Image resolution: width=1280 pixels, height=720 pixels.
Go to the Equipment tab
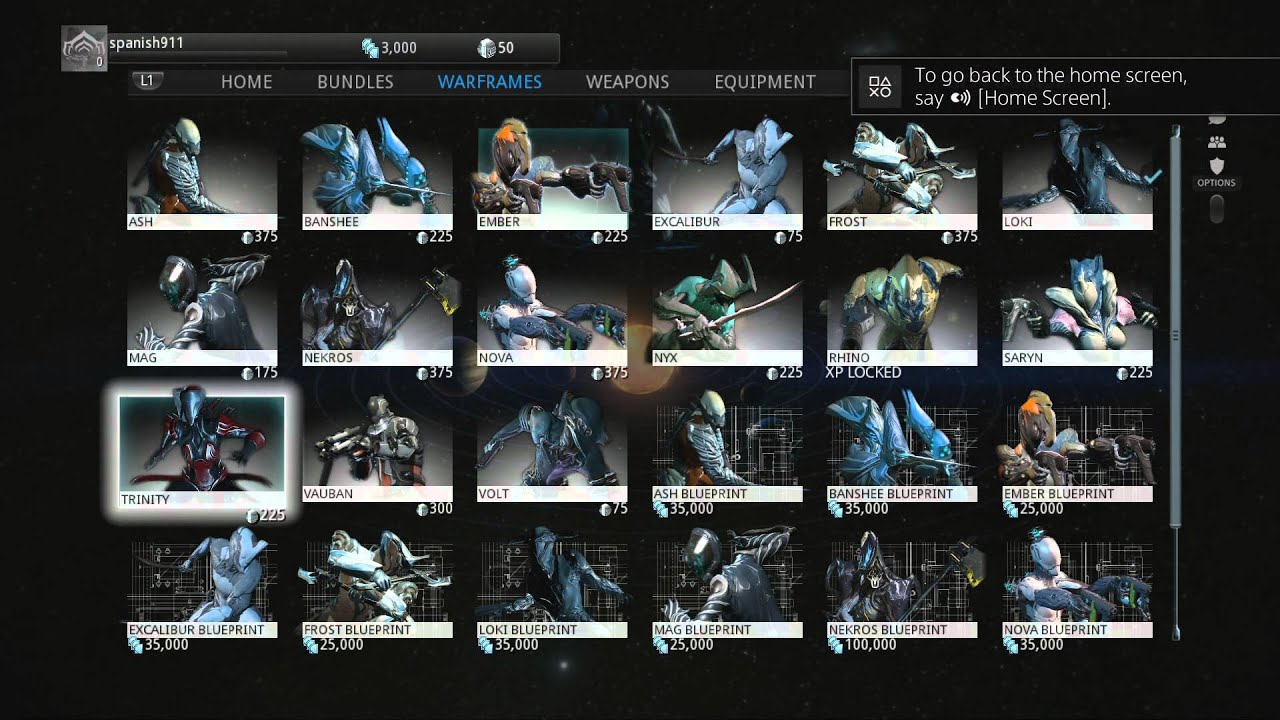click(765, 82)
